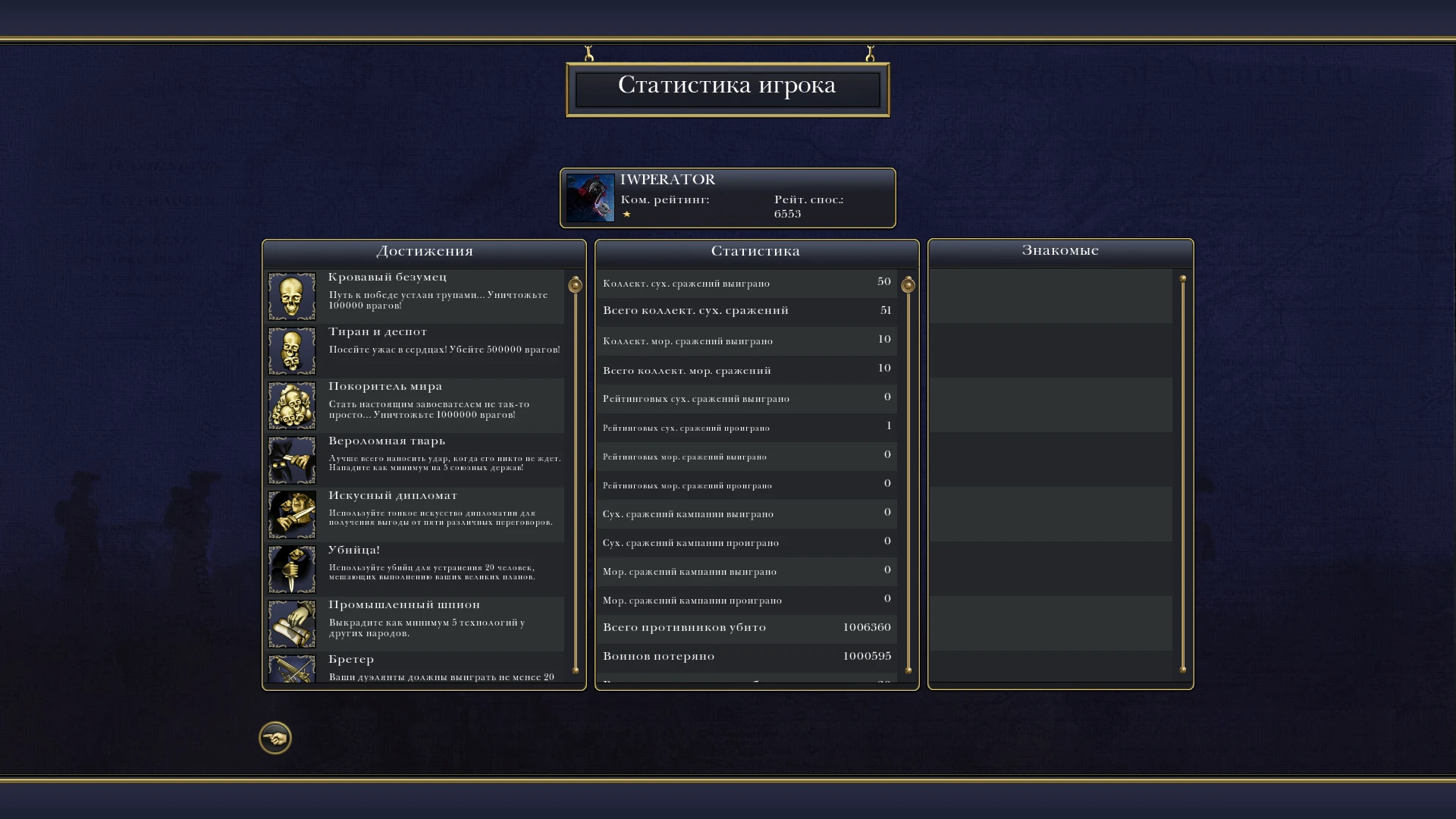Select the Бретер dueling pistols icon

pyautogui.click(x=291, y=671)
